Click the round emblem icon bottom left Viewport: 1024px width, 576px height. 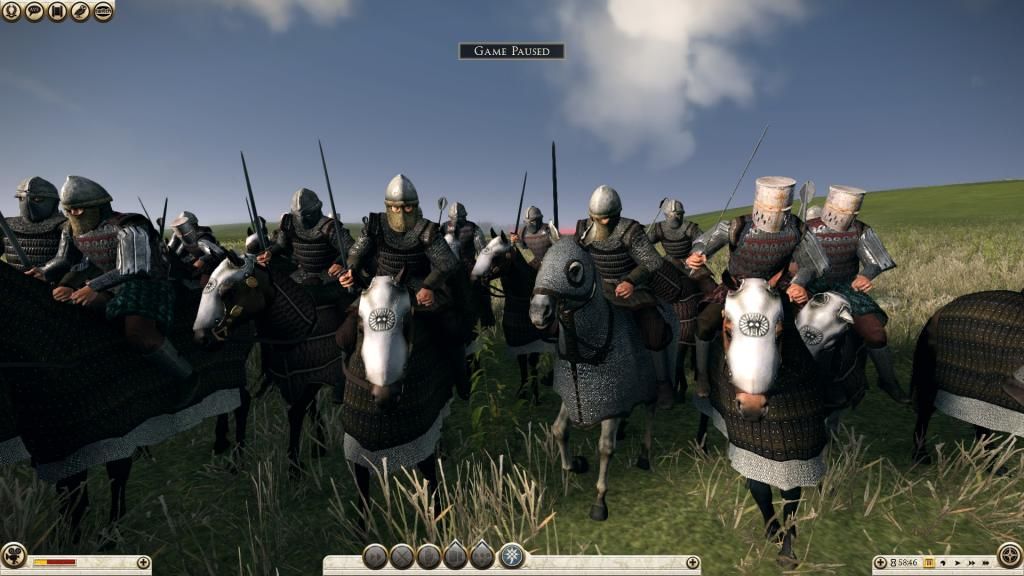click(13, 555)
